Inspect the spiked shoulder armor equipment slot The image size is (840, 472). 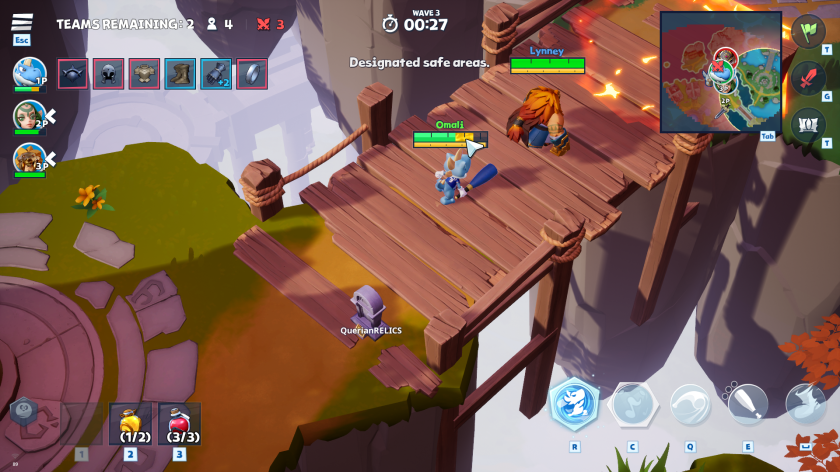pyautogui.click(x=73, y=74)
